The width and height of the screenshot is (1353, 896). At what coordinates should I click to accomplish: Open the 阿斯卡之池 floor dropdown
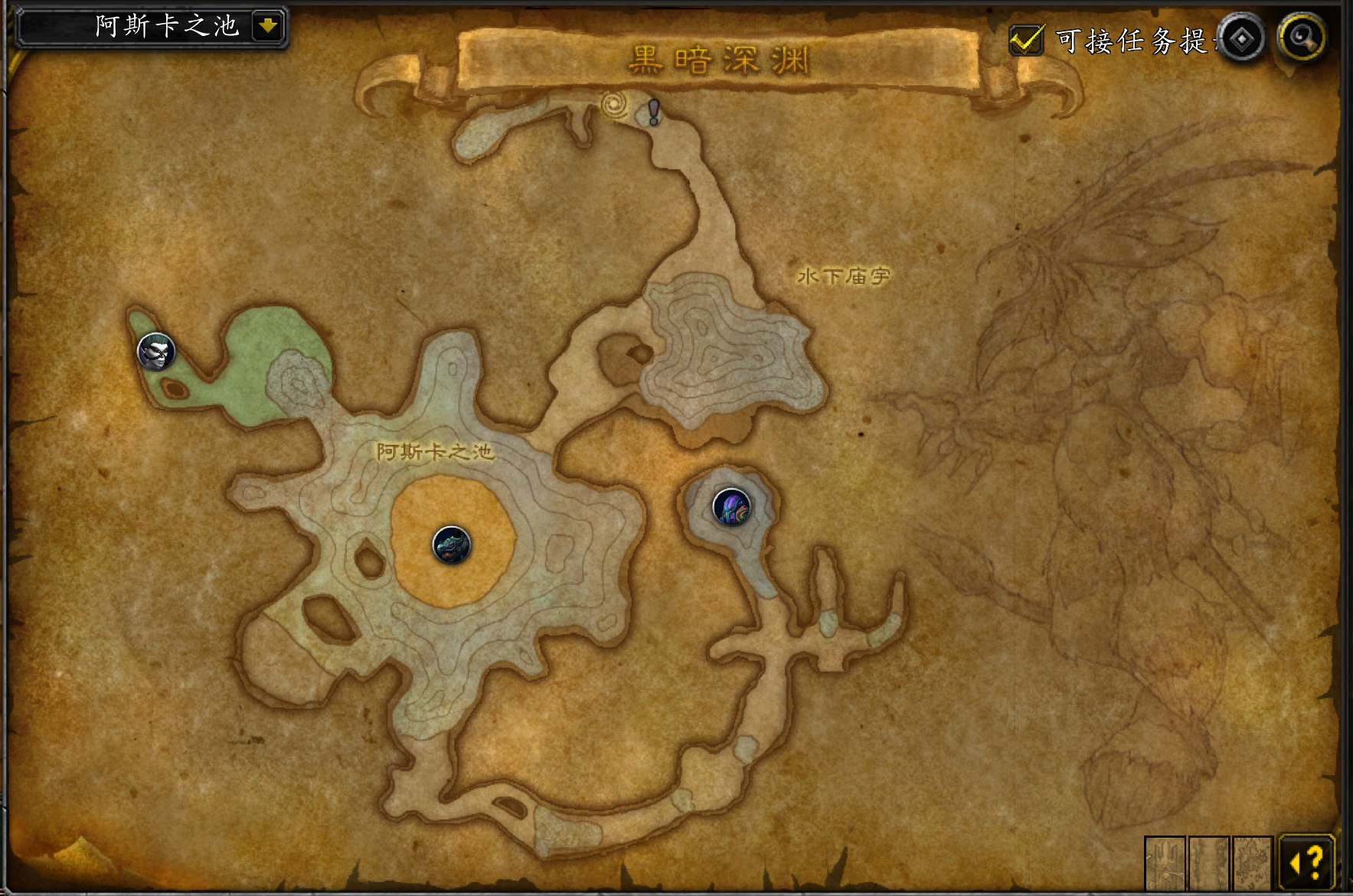pos(267,27)
